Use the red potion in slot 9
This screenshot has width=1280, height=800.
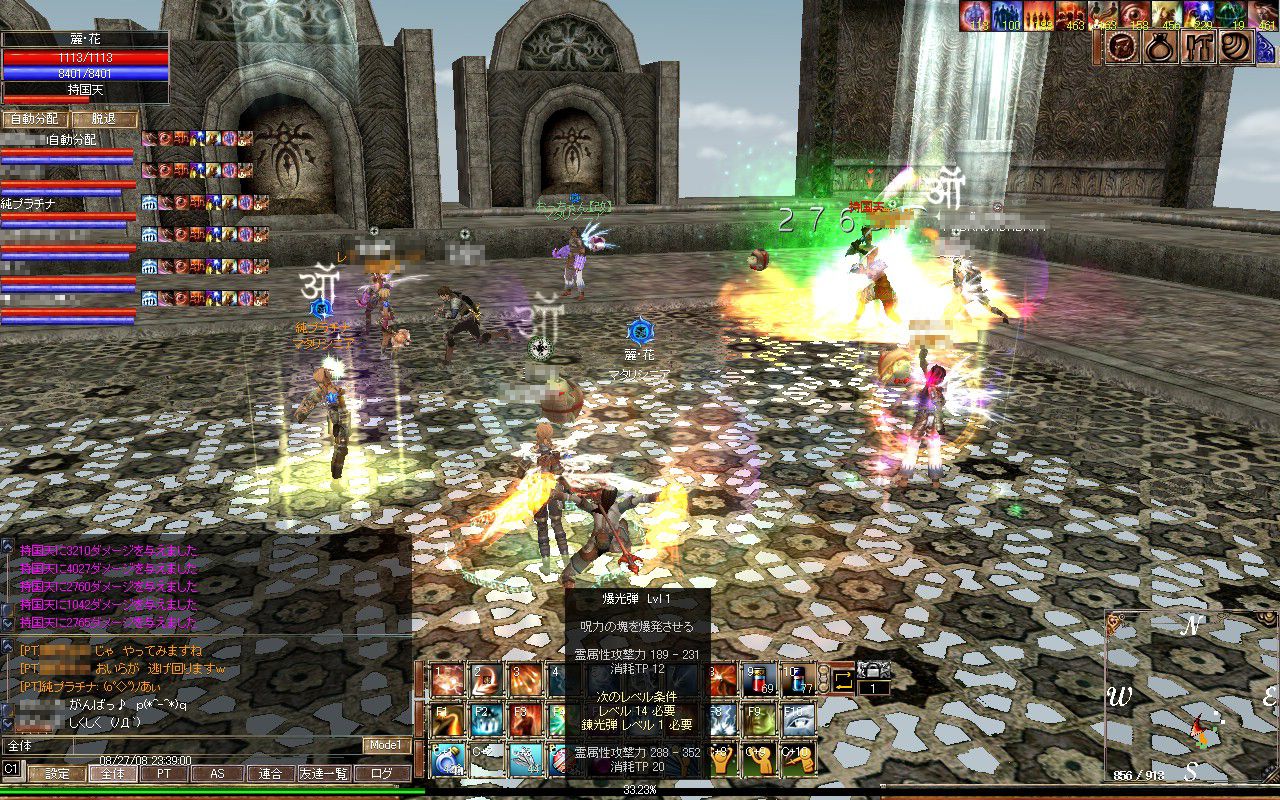pyautogui.click(x=758, y=679)
